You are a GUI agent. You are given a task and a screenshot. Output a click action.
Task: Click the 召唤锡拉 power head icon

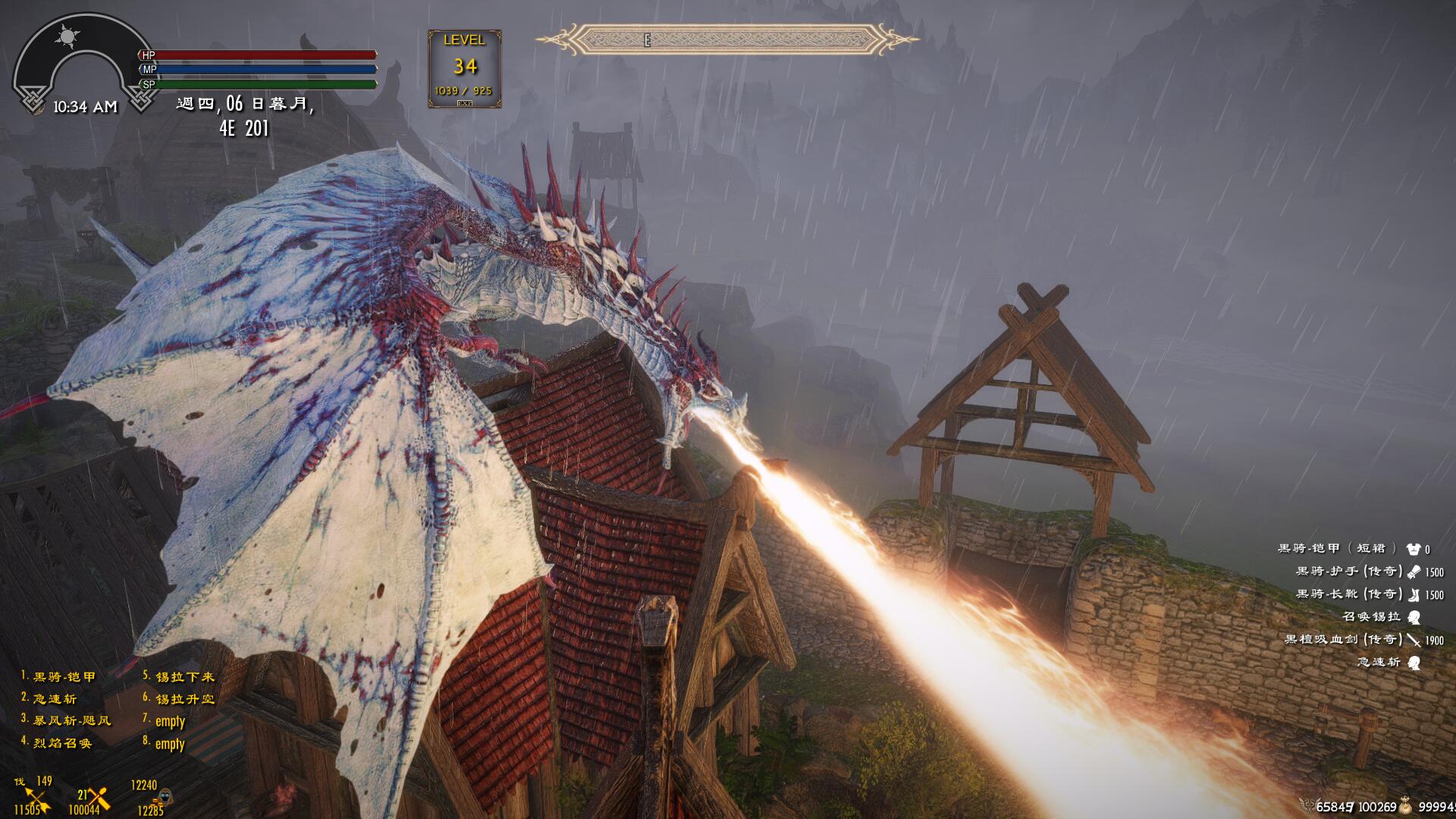click(x=1414, y=617)
